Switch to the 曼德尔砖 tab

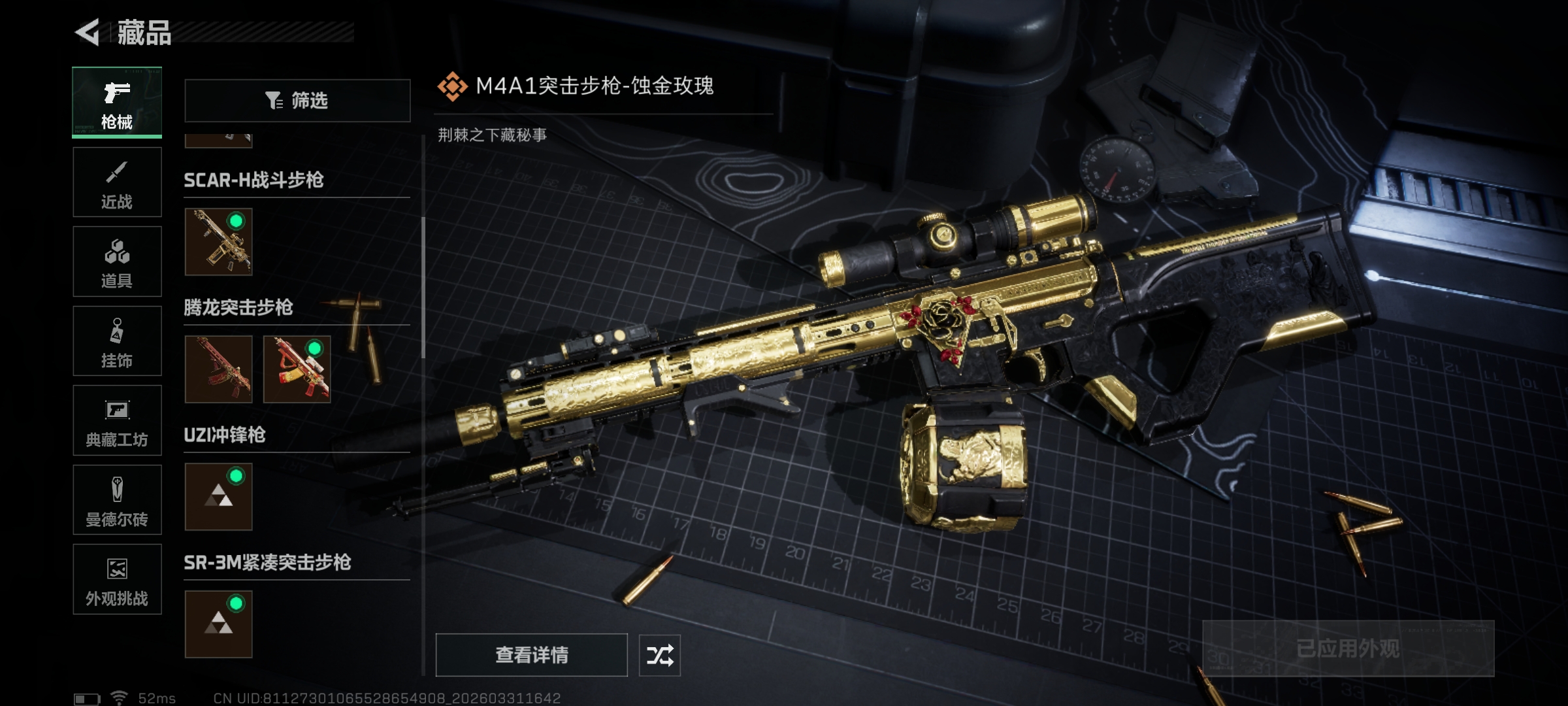point(117,500)
